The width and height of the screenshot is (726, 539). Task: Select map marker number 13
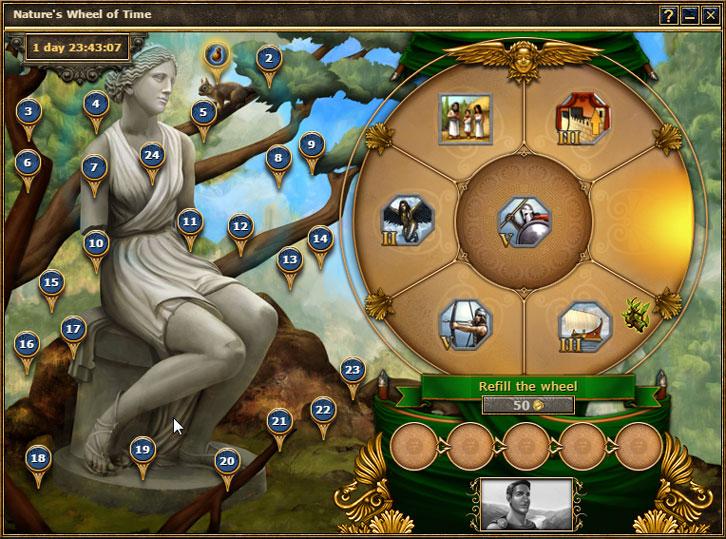pyautogui.click(x=289, y=260)
